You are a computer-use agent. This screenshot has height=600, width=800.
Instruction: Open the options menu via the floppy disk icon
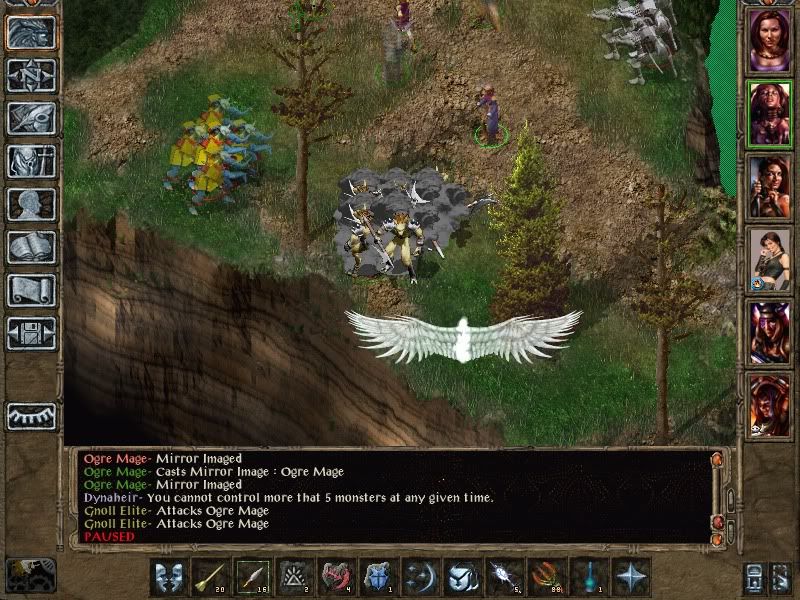pos(31,333)
